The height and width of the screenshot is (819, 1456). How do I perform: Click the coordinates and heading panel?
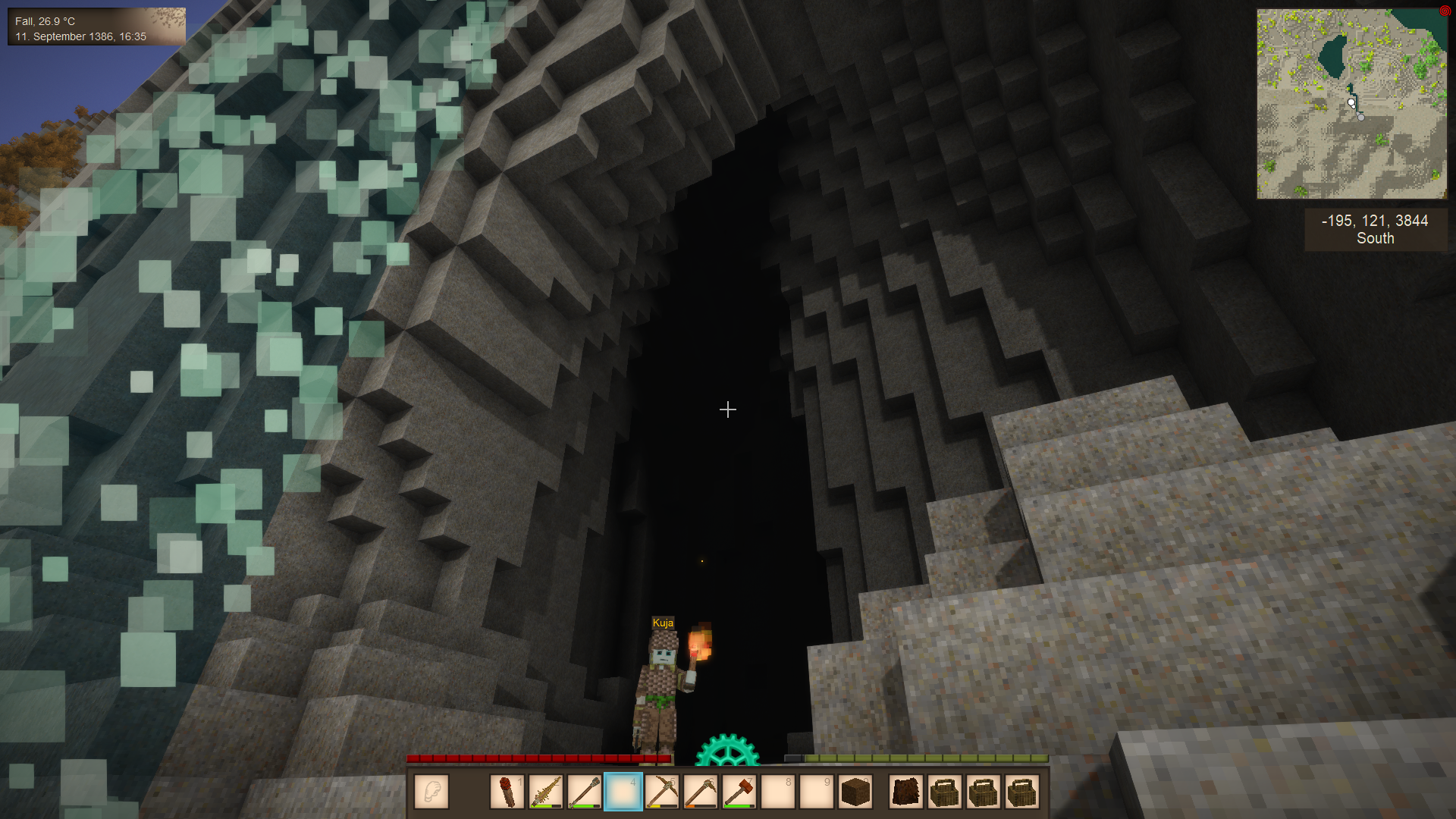tap(1375, 229)
